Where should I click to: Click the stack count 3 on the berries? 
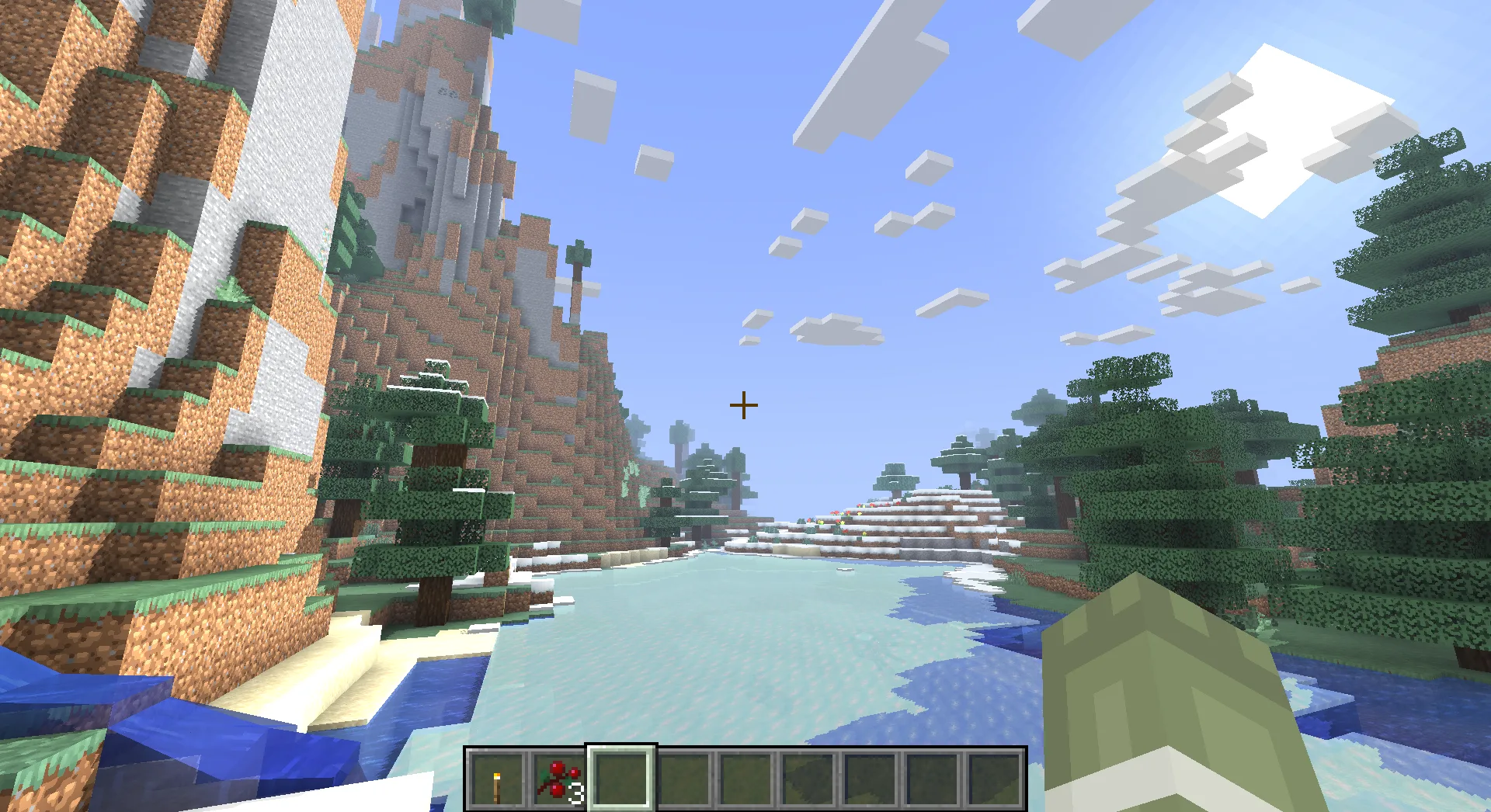[x=578, y=793]
